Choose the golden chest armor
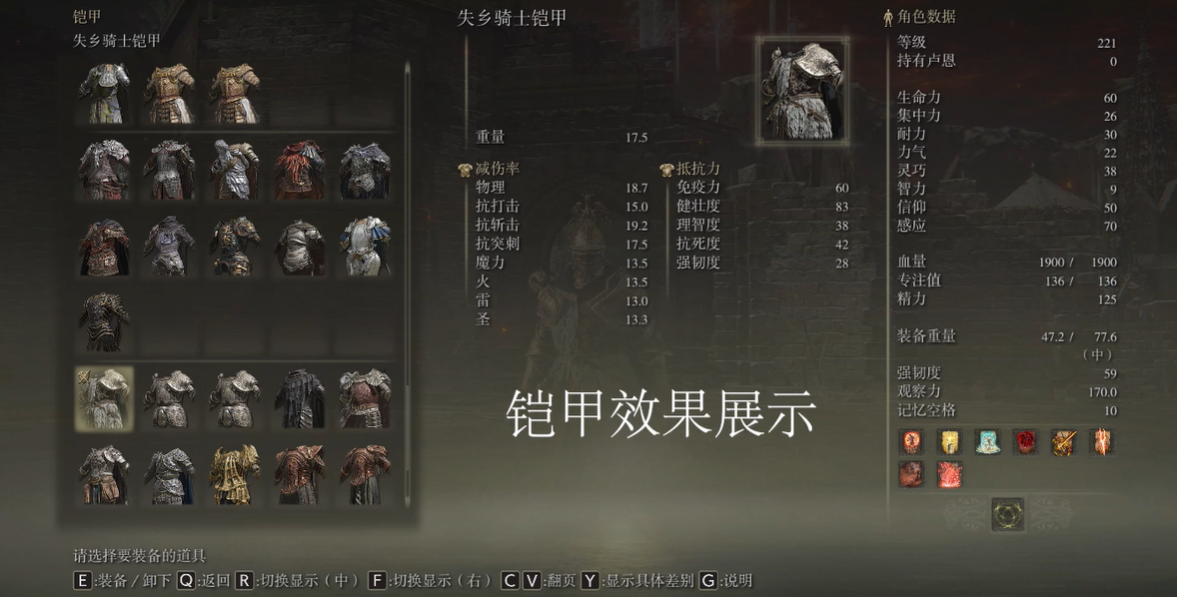This screenshot has height=597, width=1177. 235,474
